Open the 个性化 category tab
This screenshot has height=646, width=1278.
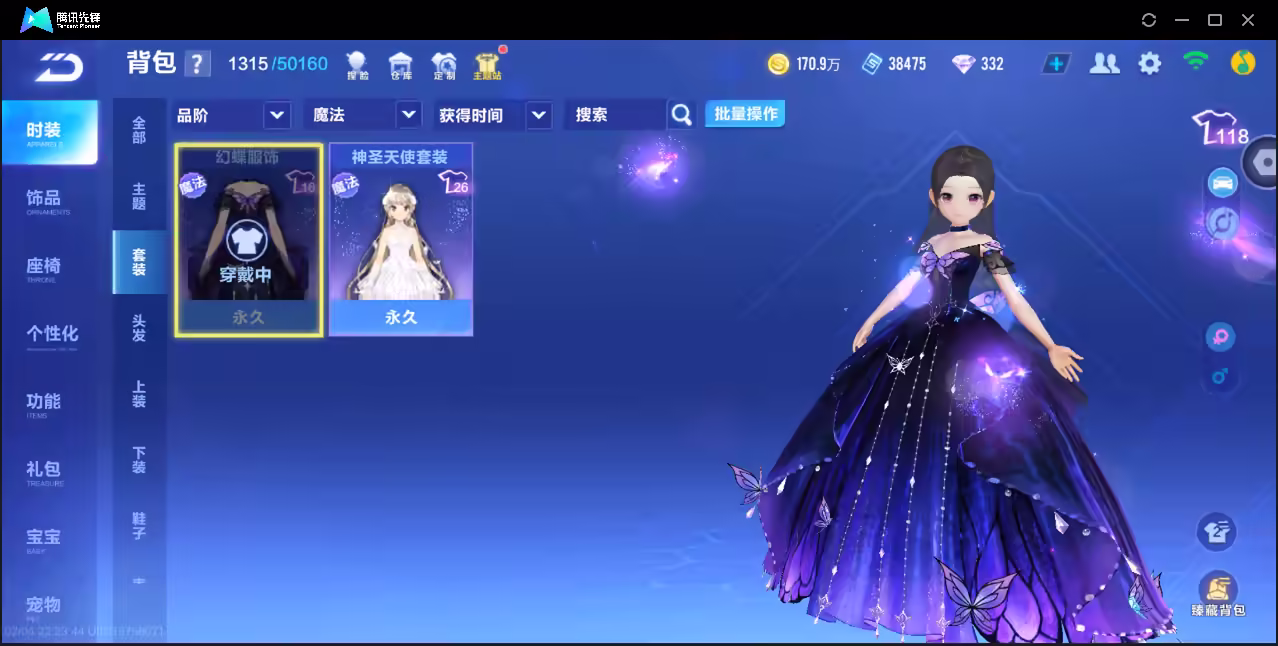point(51,334)
